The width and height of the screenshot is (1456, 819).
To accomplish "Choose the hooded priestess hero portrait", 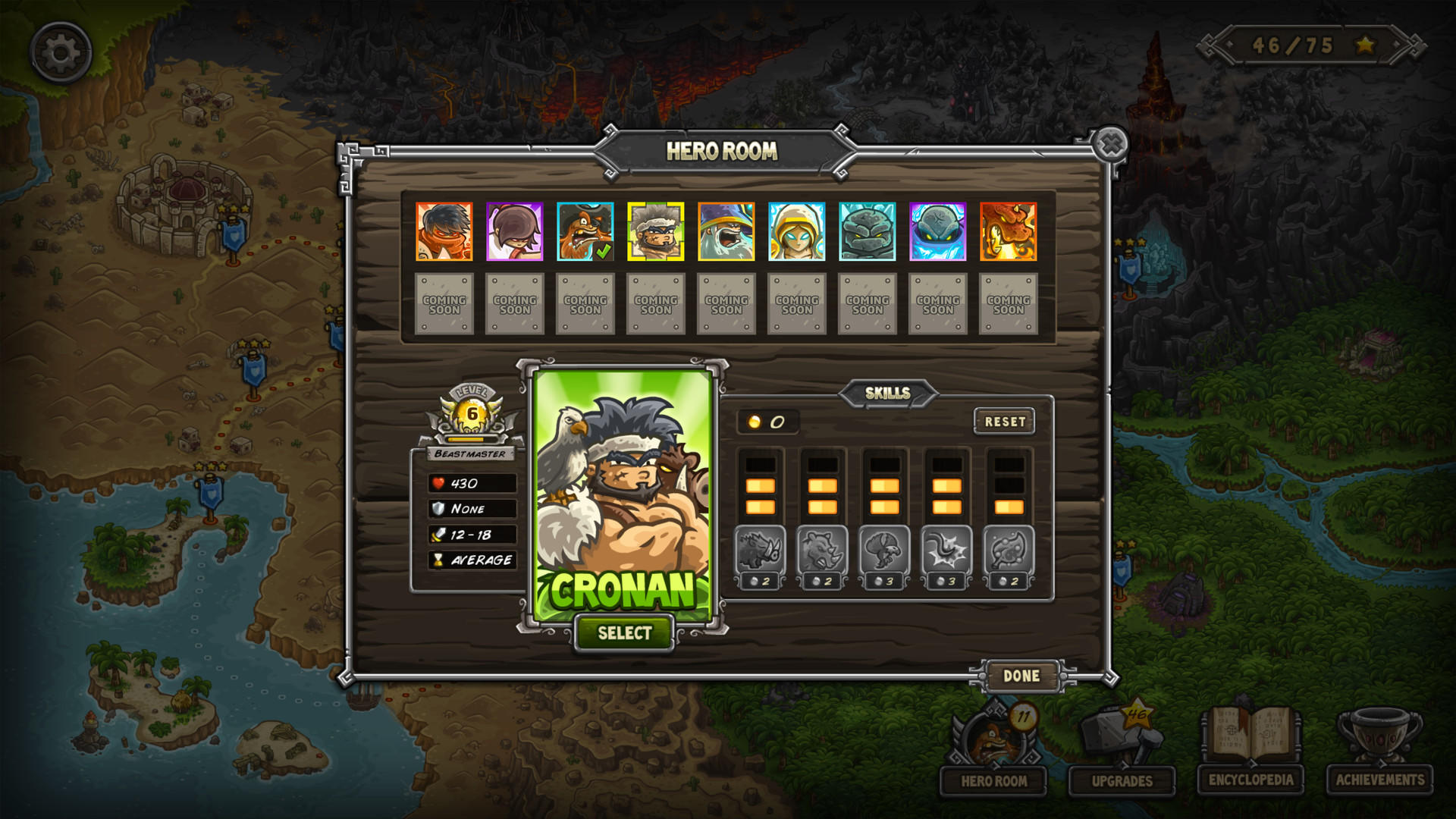I will point(795,231).
